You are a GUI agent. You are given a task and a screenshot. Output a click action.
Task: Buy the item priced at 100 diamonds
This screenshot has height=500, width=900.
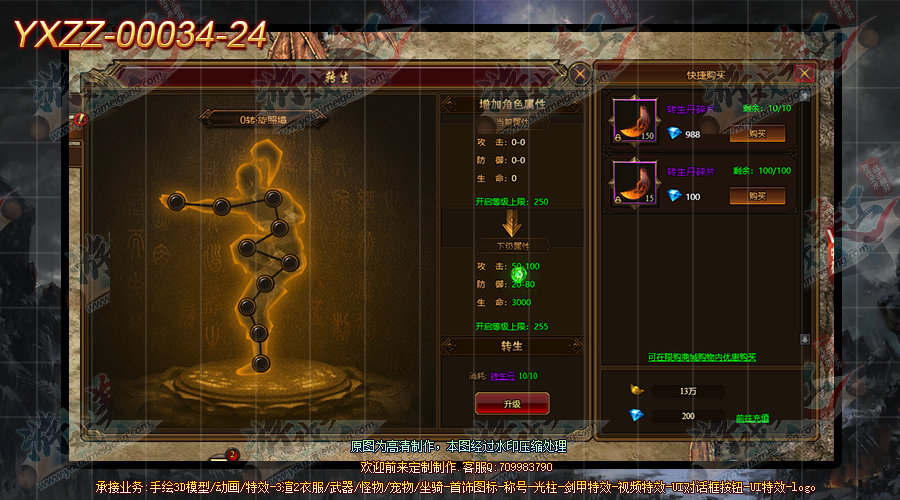pos(756,195)
